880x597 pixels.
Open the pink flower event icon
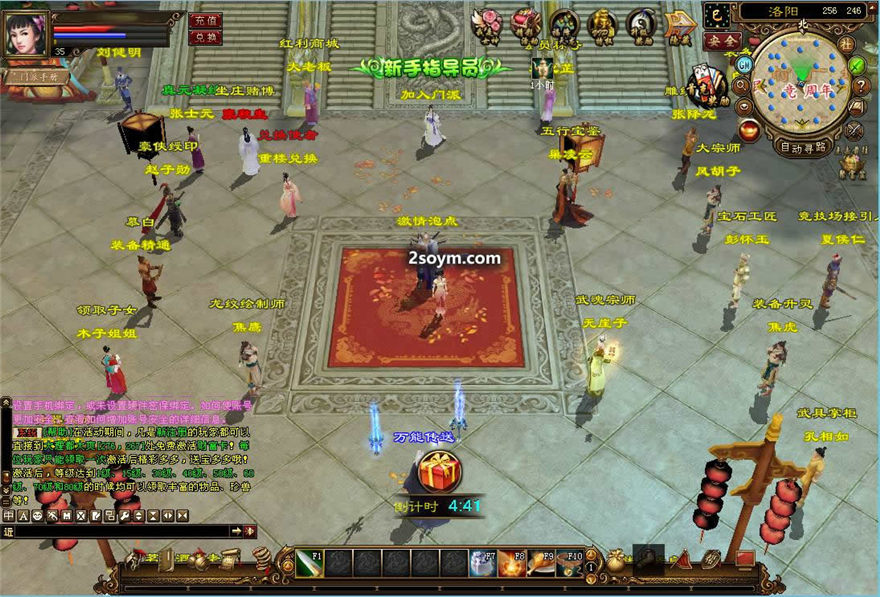coord(487,22)
